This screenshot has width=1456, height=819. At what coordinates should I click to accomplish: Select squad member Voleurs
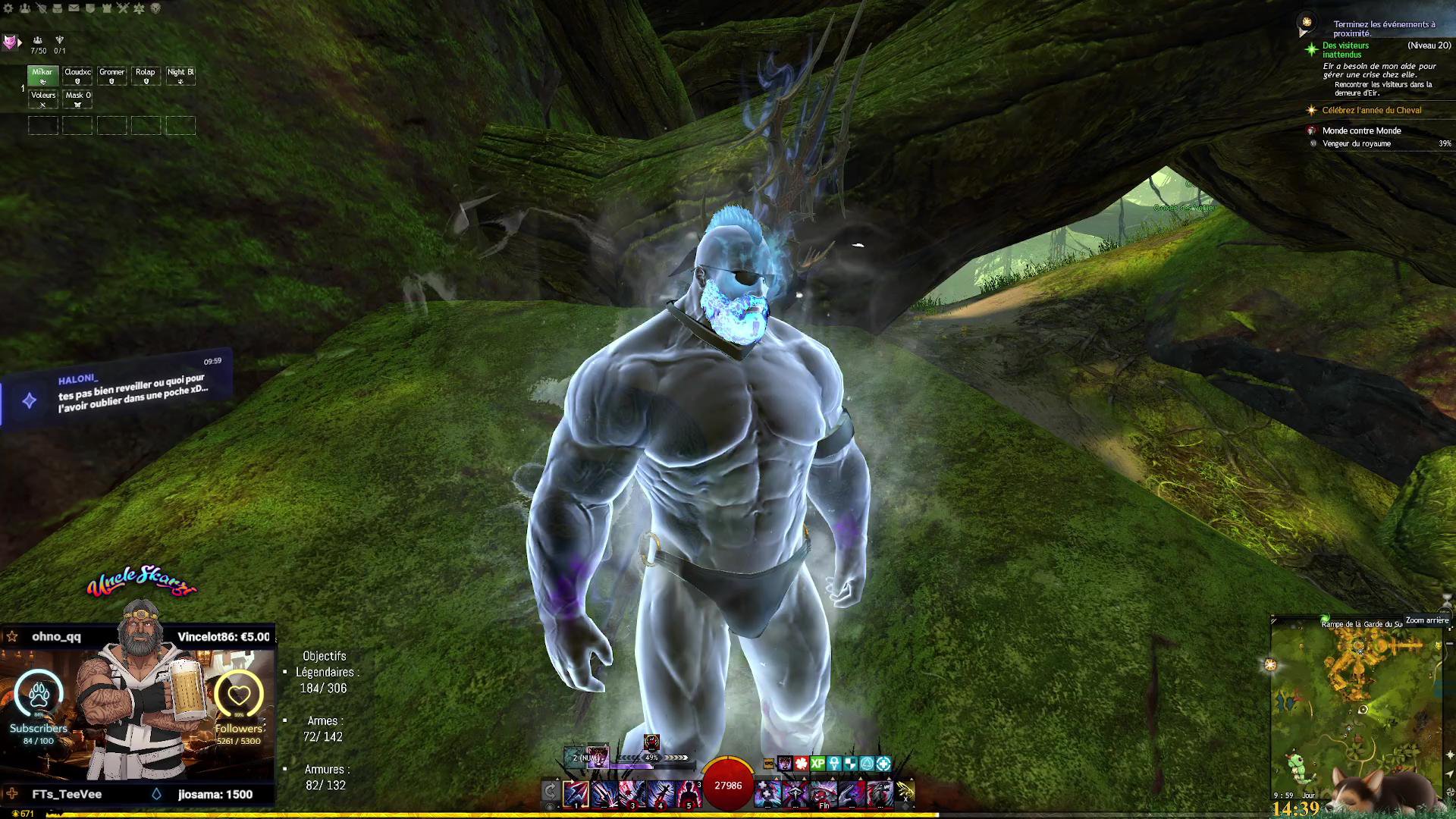pos(43,99)
